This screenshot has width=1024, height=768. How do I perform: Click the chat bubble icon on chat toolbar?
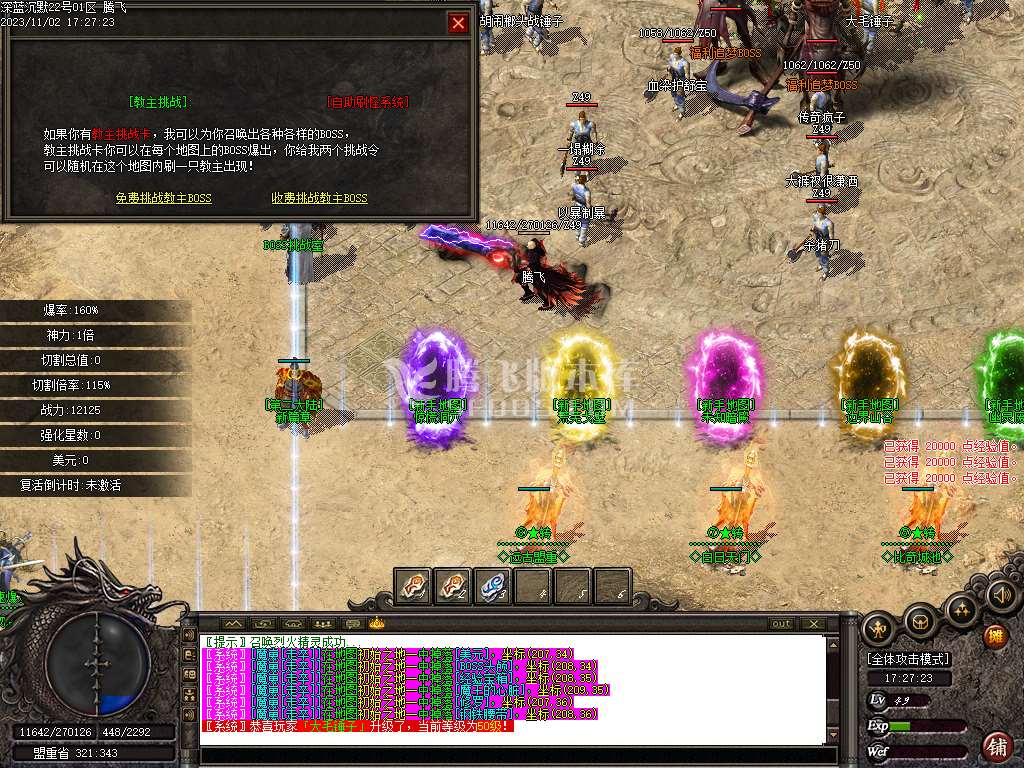tap(351, 623)
